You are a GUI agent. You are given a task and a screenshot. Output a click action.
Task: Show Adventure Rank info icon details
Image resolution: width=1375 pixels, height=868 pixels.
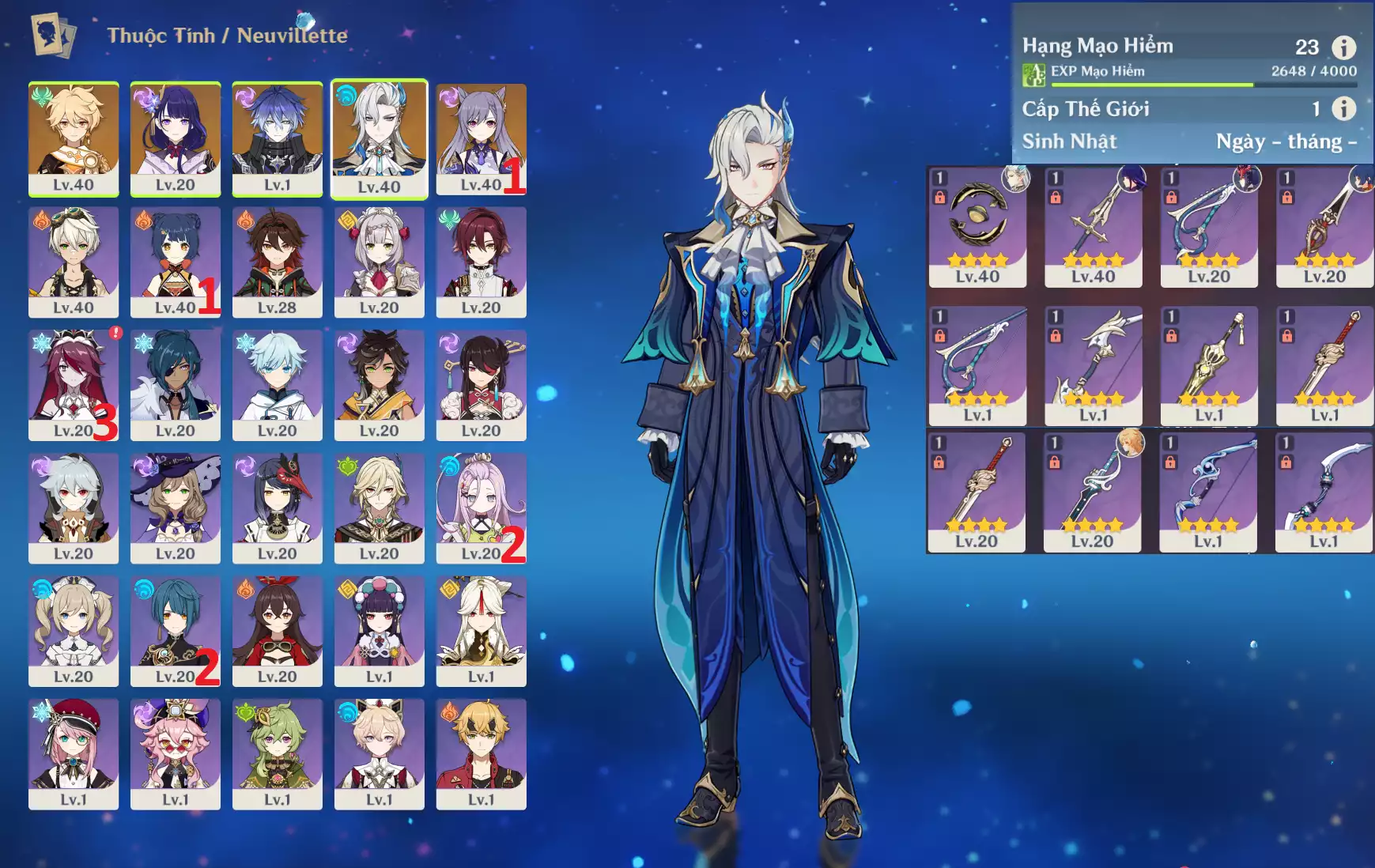point(1344,47)
